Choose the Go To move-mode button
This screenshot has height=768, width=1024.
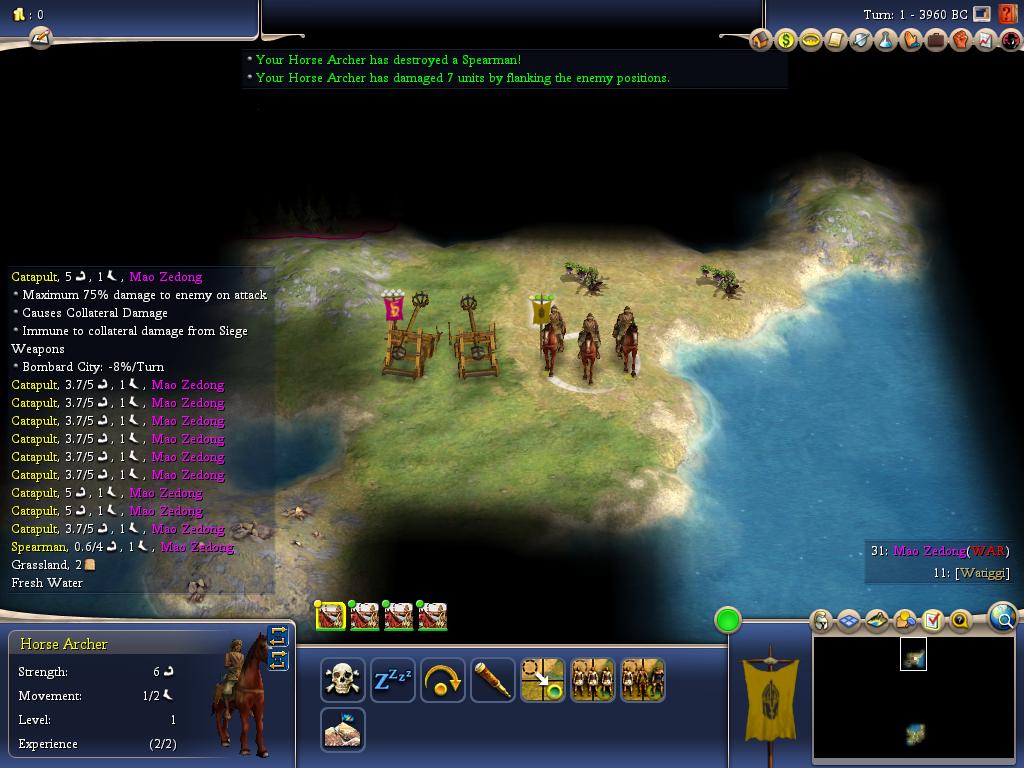coord(542,681)
